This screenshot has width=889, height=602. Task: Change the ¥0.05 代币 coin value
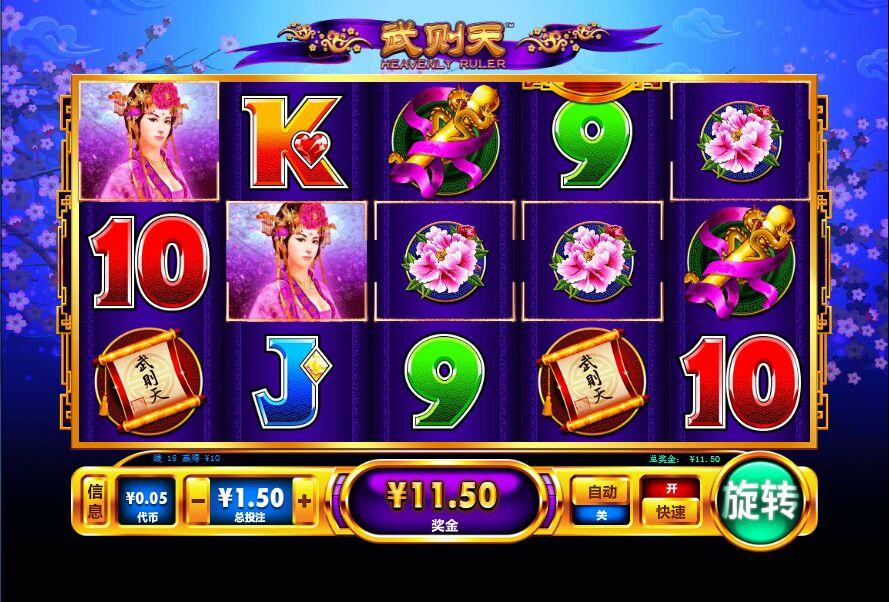tap(146, 501)
